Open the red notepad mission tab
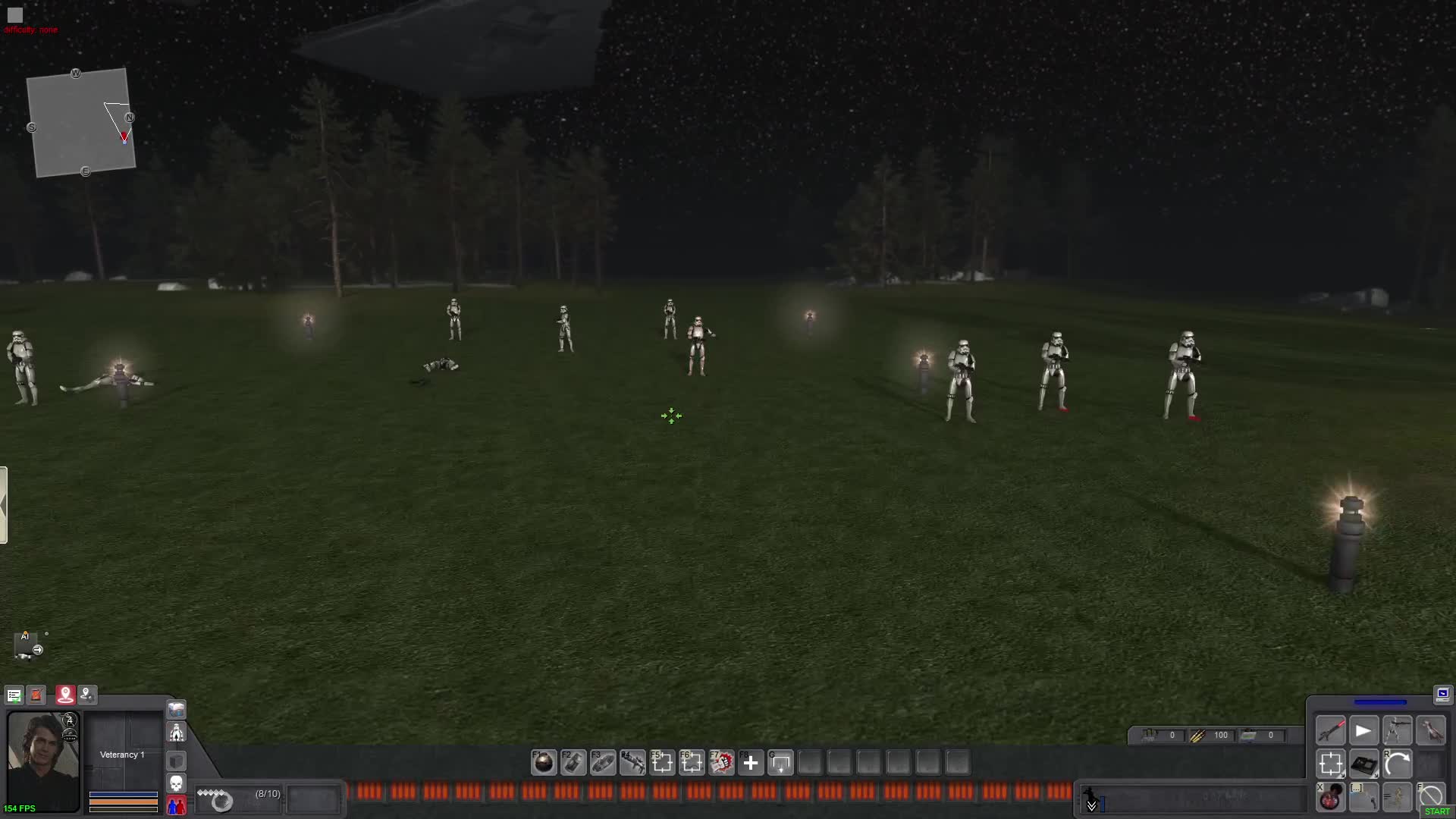 [x=36, y=694]
